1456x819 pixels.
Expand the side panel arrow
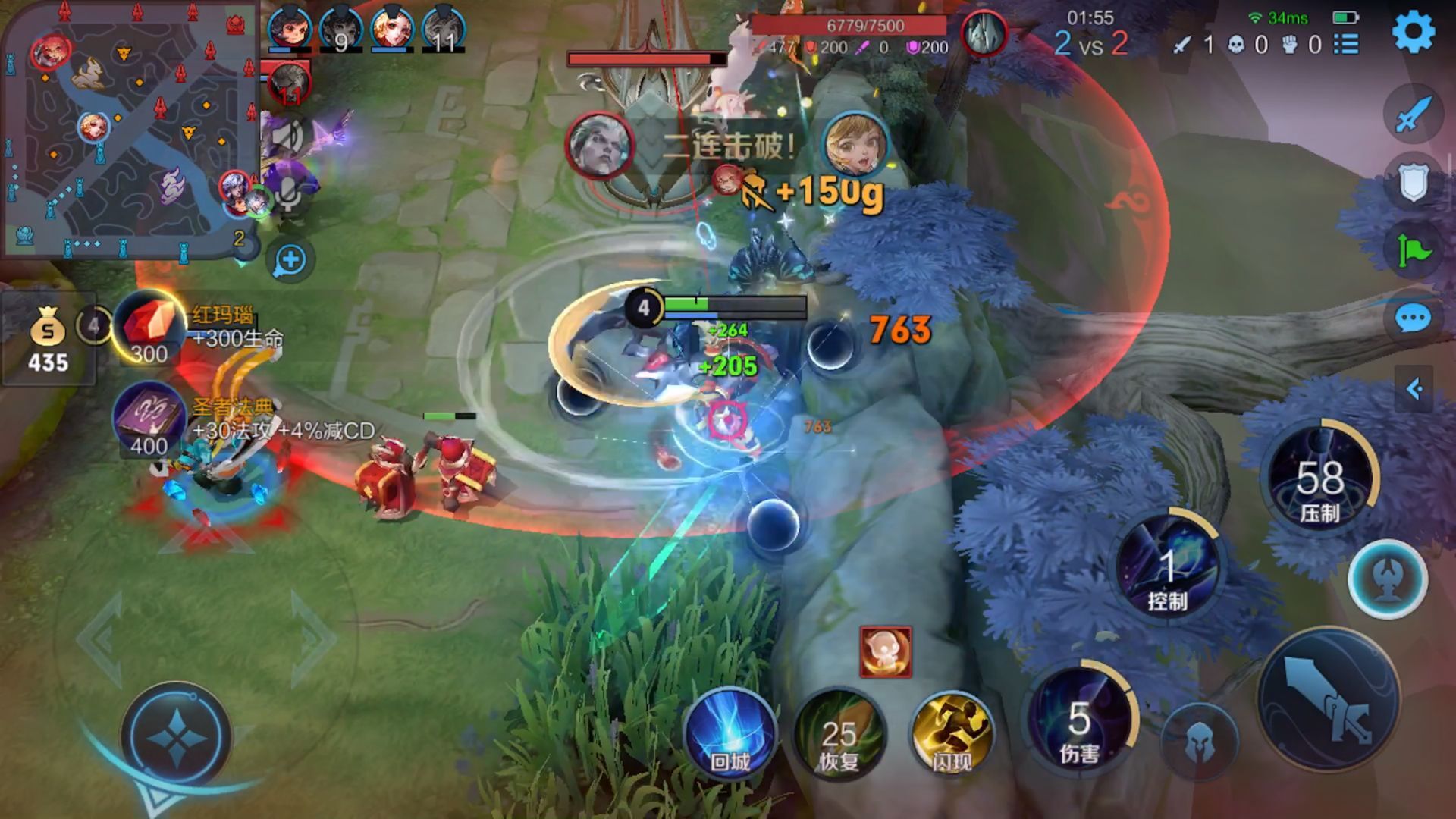1414,389
